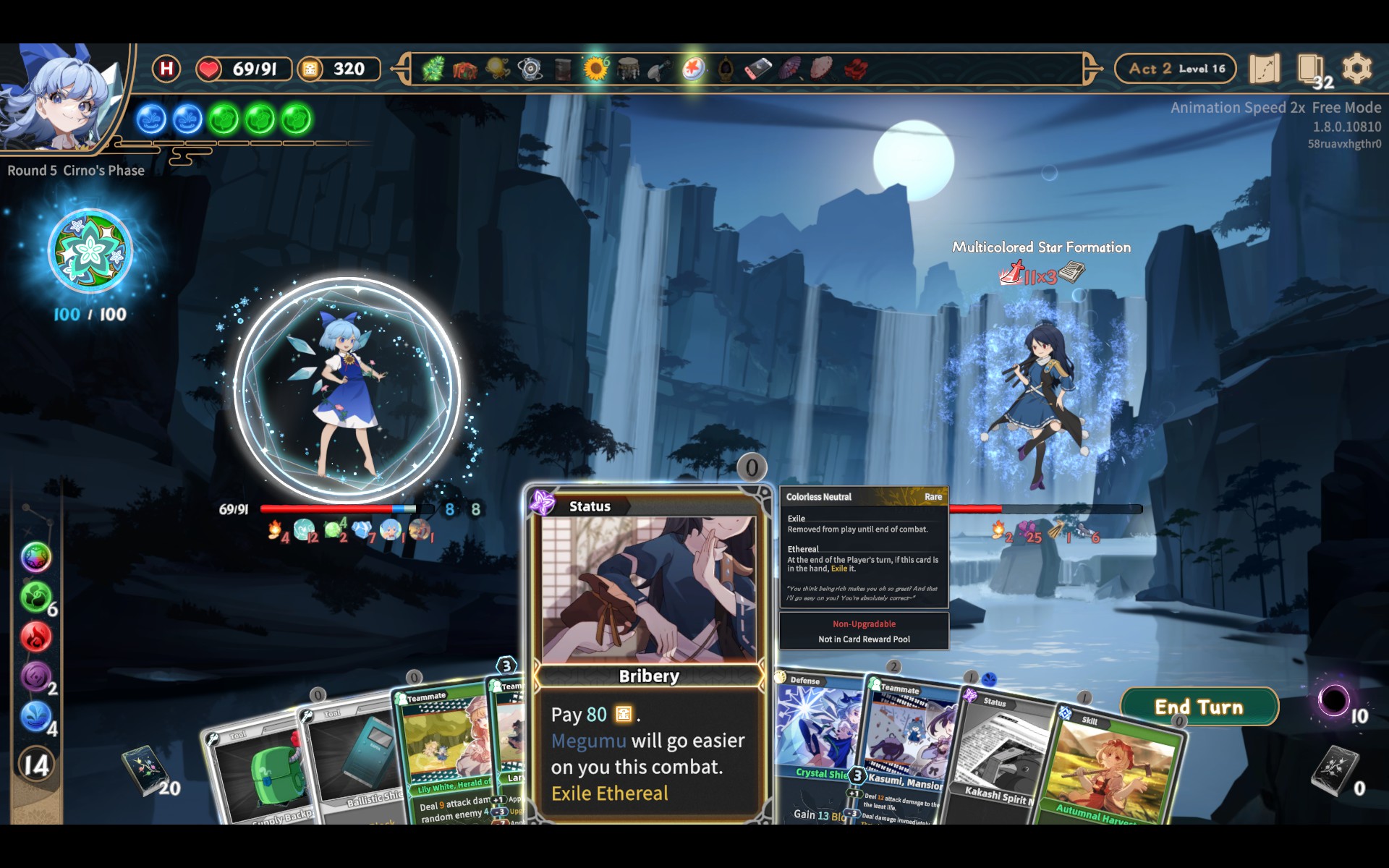Open the settings gear menu

(1356, 69)
